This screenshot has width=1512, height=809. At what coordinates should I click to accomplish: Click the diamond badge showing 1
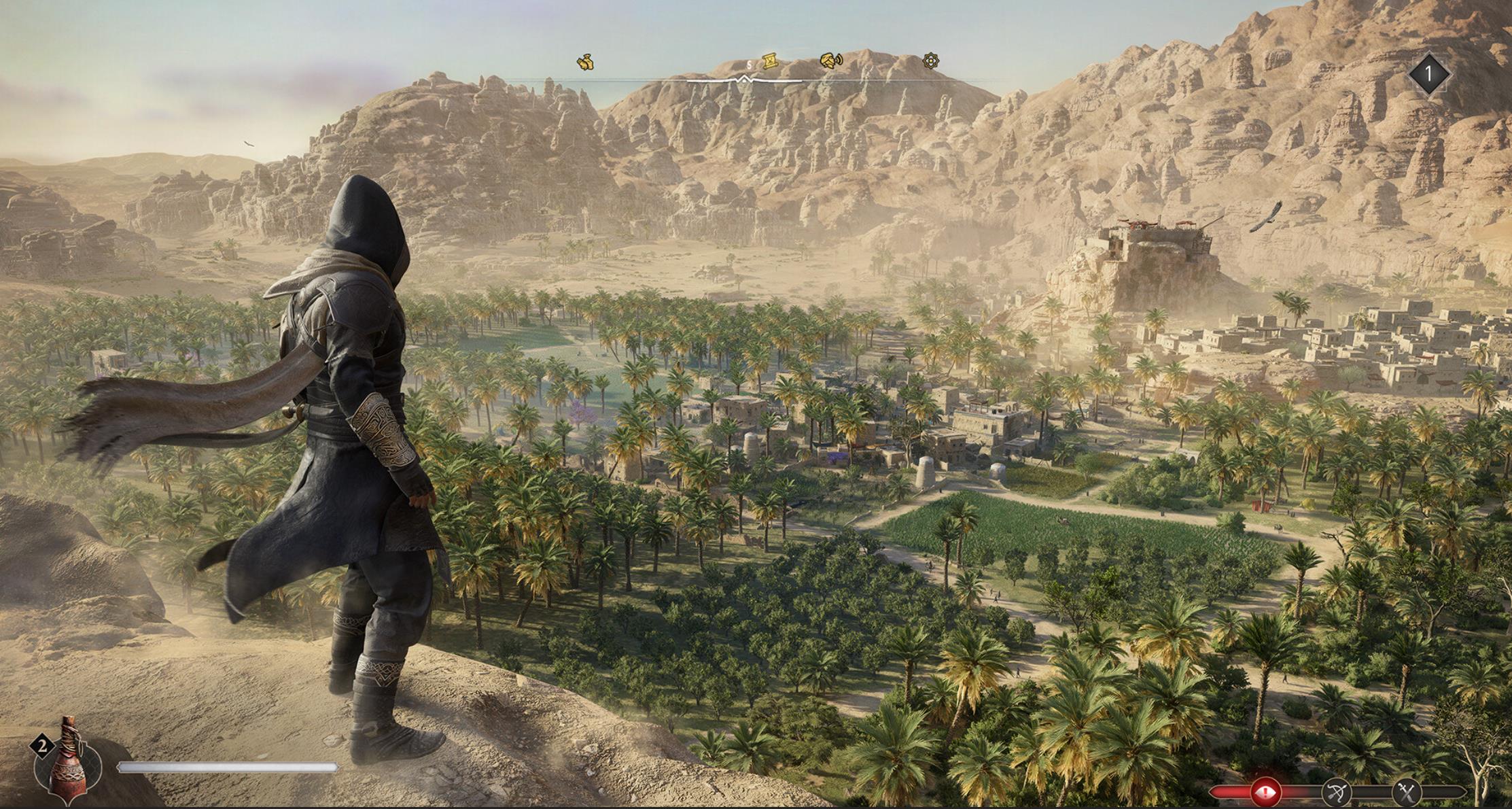[x=1428, y=73]
